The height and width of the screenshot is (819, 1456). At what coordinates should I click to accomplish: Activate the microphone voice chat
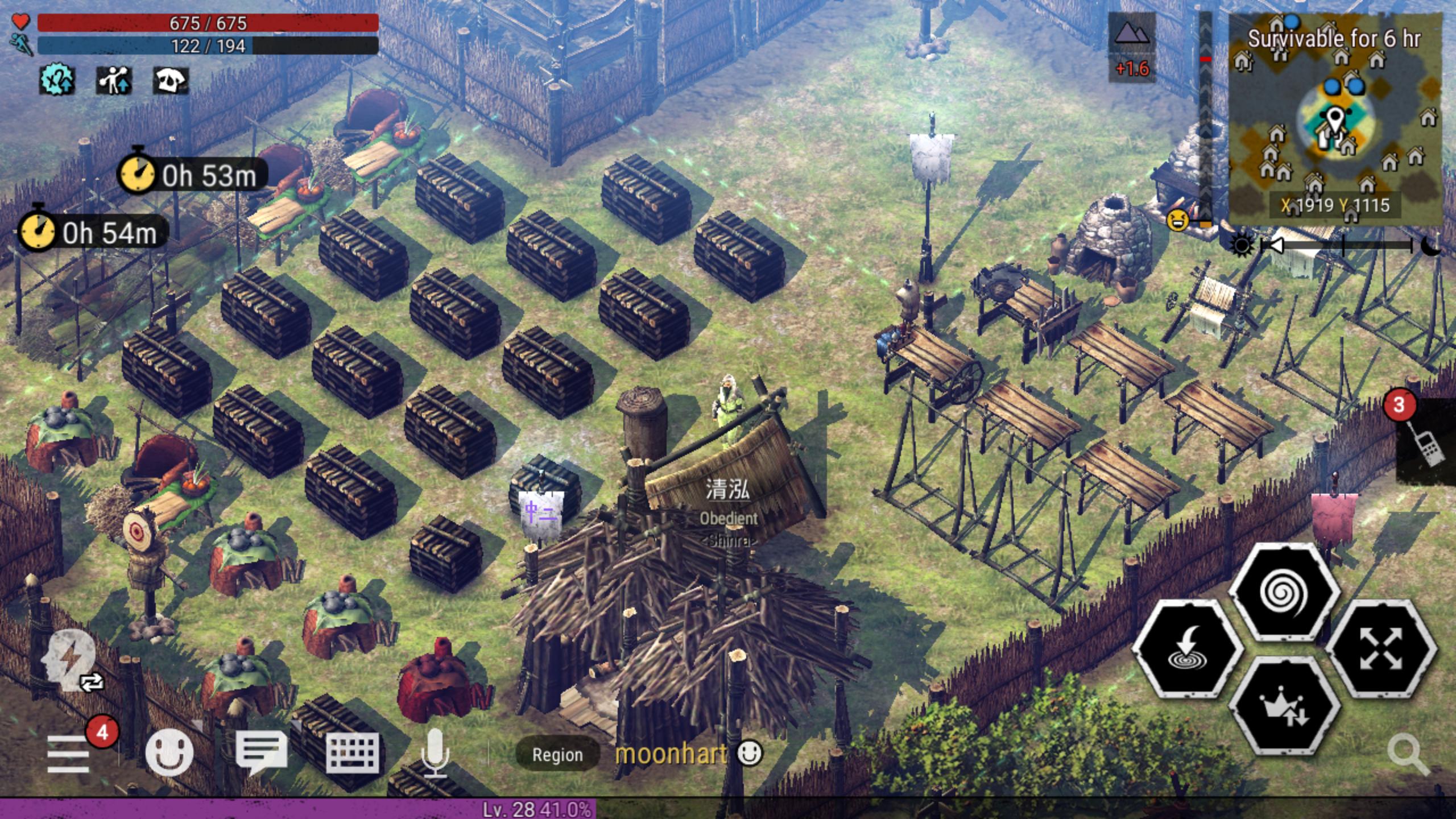click(435, 752)
